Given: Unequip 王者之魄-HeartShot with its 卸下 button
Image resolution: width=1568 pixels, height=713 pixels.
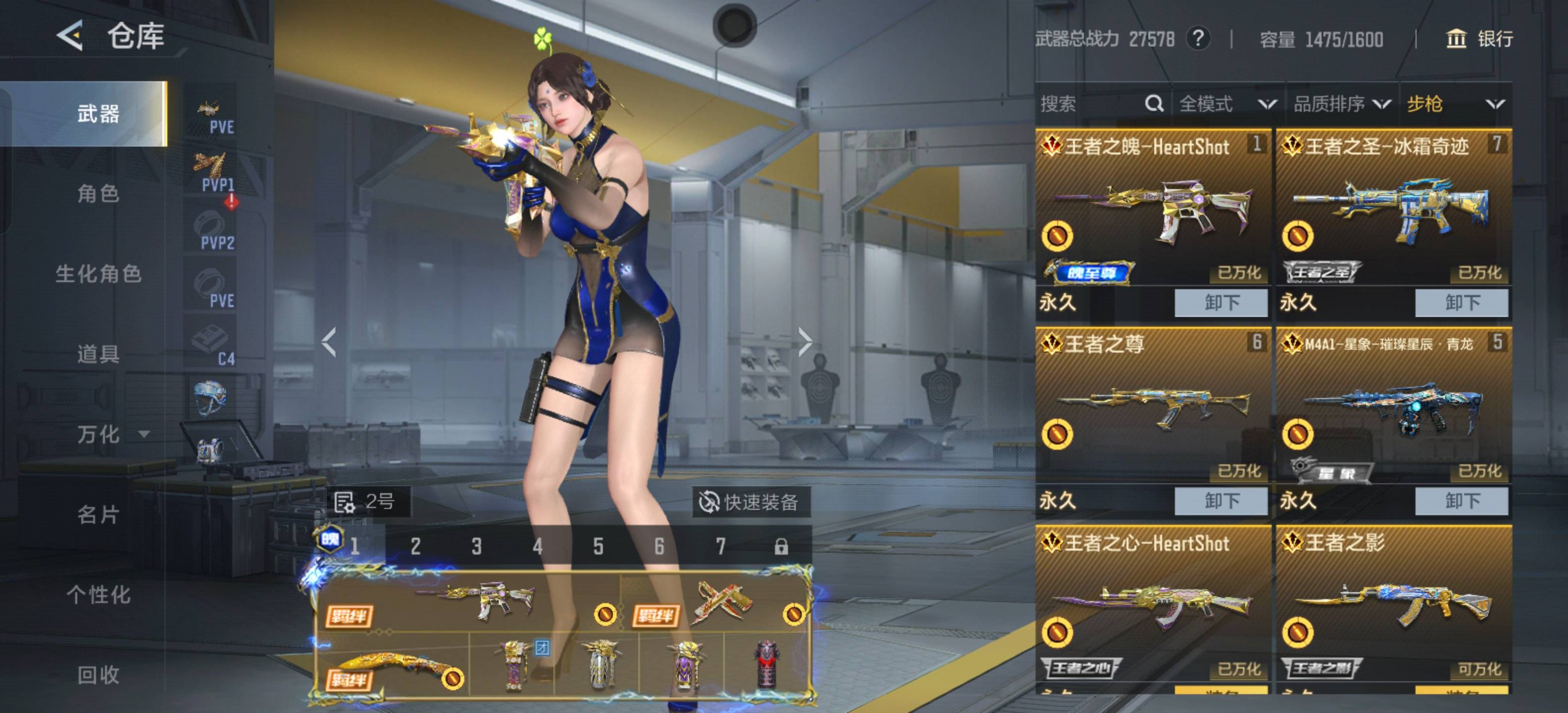Looking at the screenshot, I should click(x=1221, y=303).
